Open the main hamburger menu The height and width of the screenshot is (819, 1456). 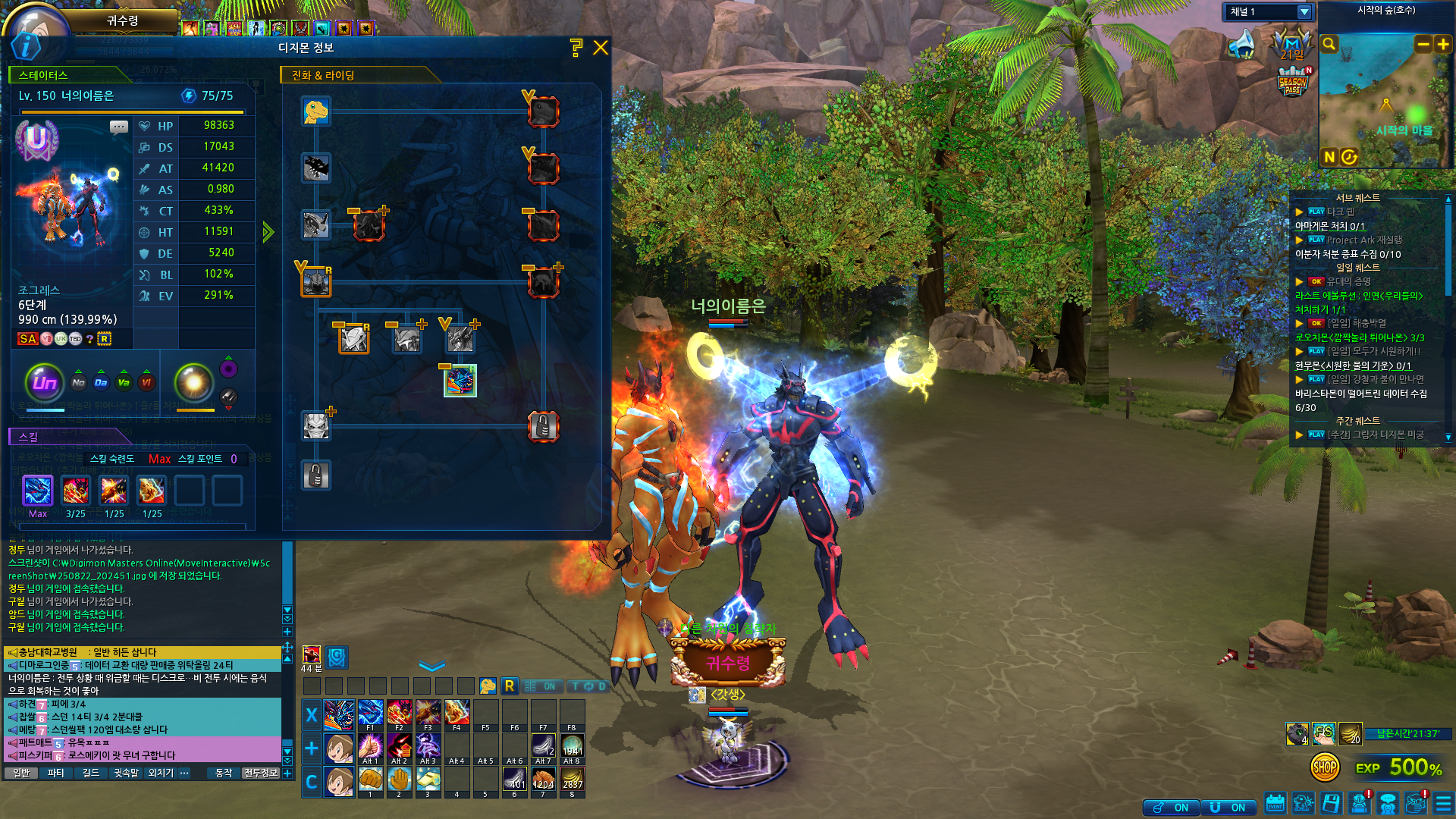(x=1443, y=803)
